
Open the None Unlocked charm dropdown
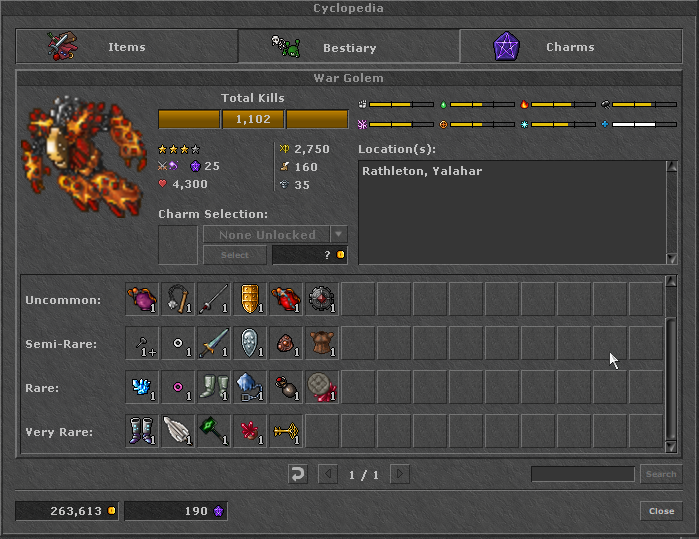point(339,234)
